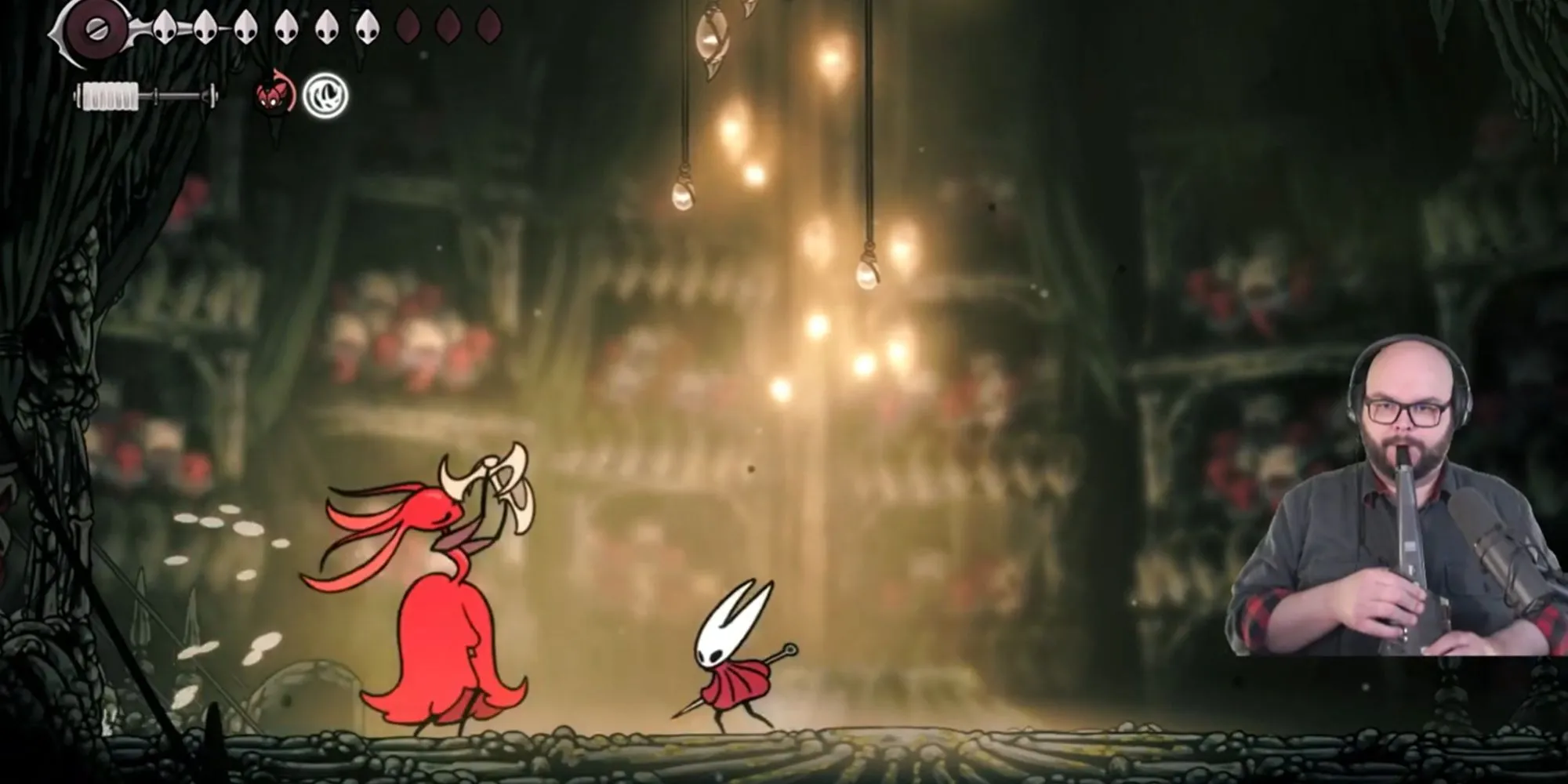Click the last white health mask
This screenshot has height=784, width=1568.
pyautogui.click(x=368, y=27)
